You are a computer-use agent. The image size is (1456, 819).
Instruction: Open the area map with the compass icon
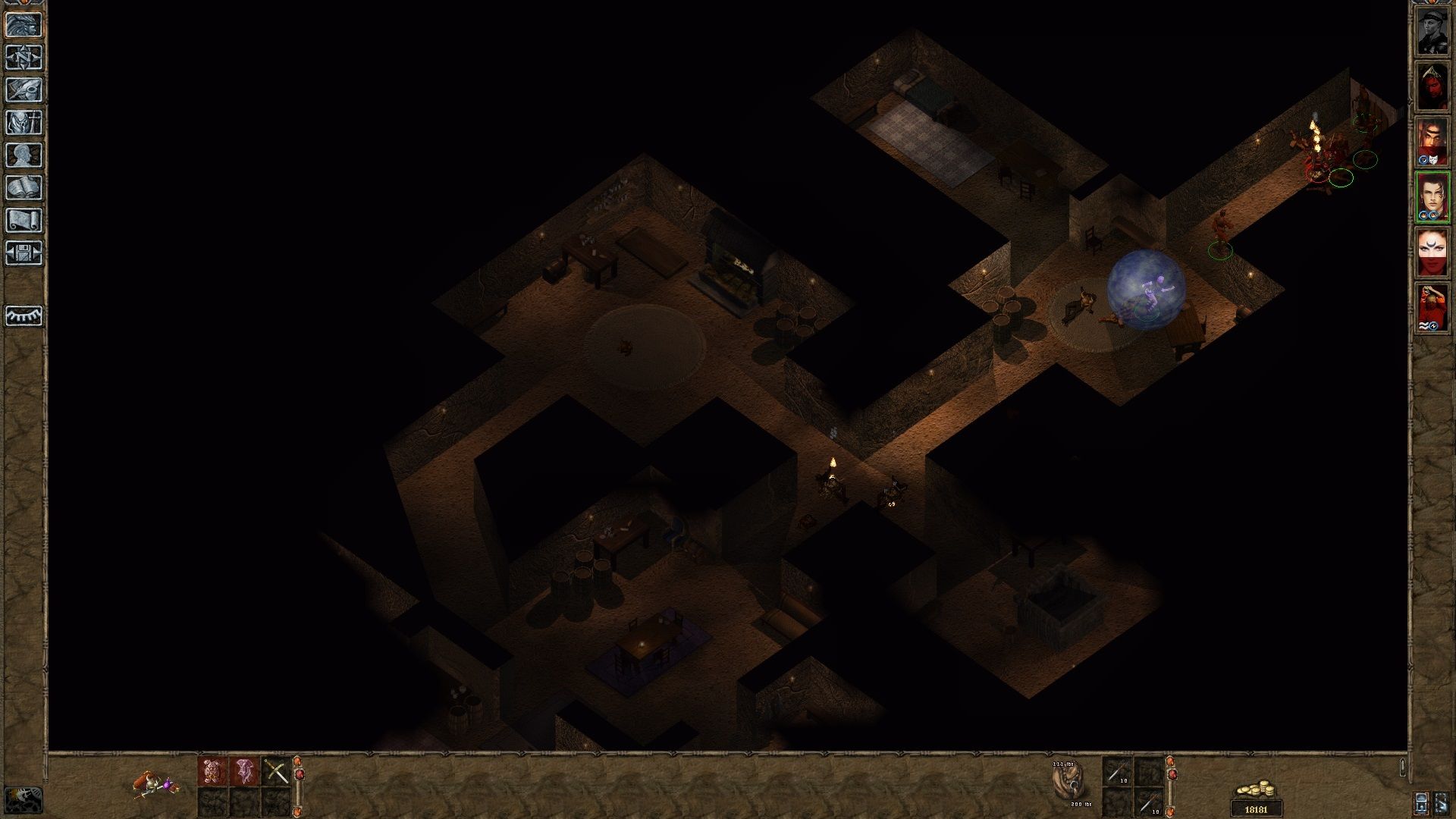click(24, 58)
